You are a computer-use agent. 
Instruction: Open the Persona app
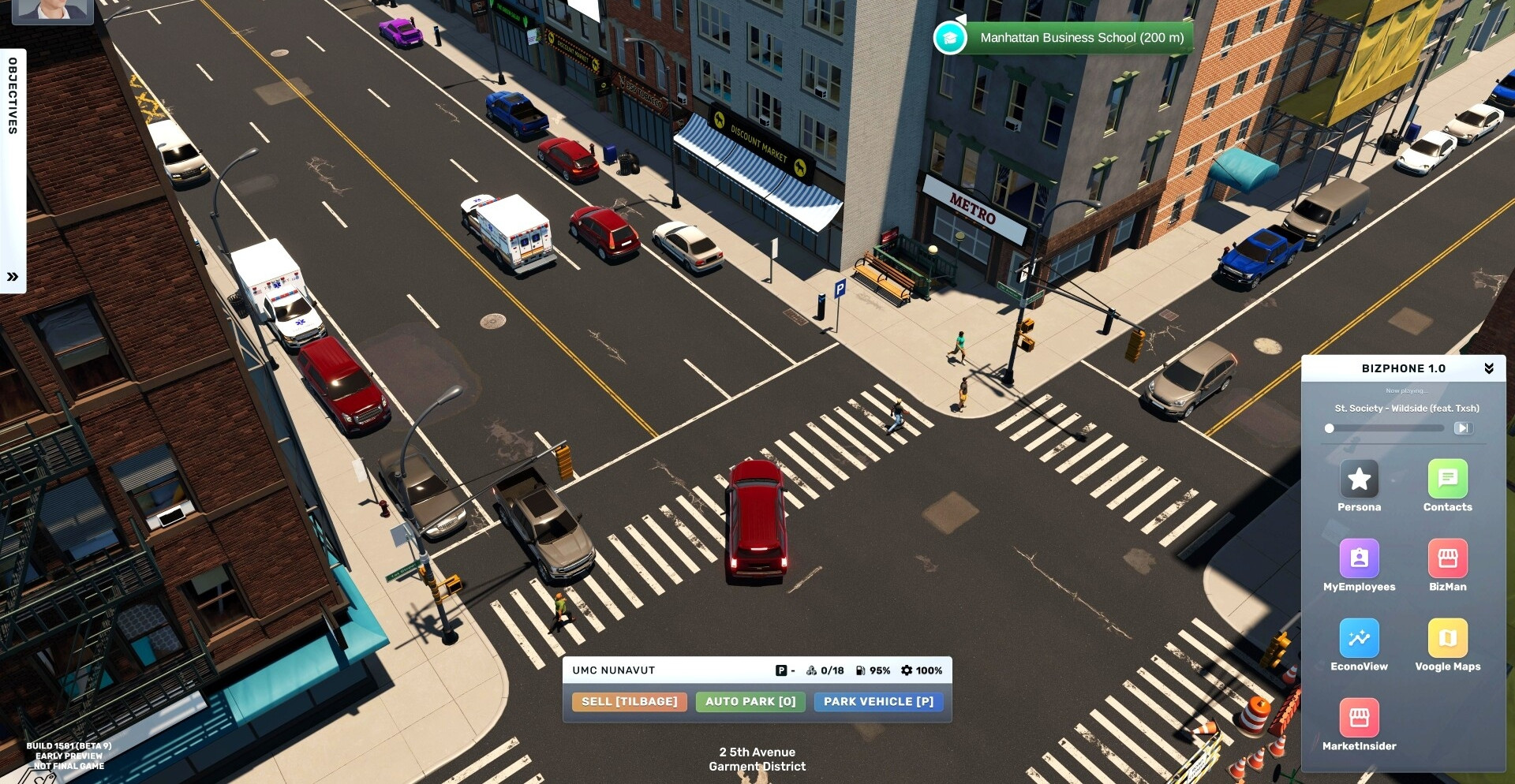pos(1359,479)
